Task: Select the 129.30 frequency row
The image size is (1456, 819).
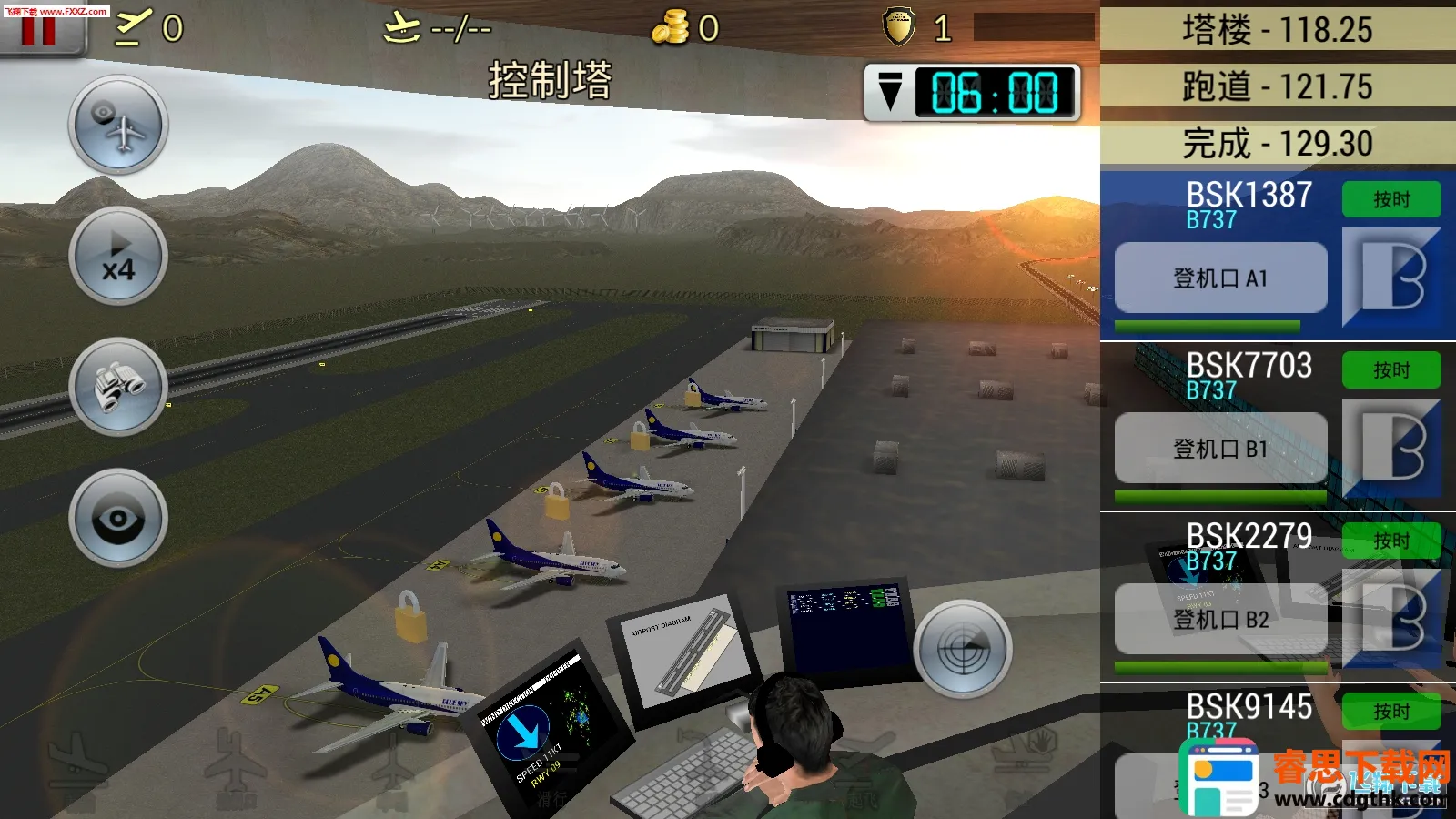Action: [1277, 143]
